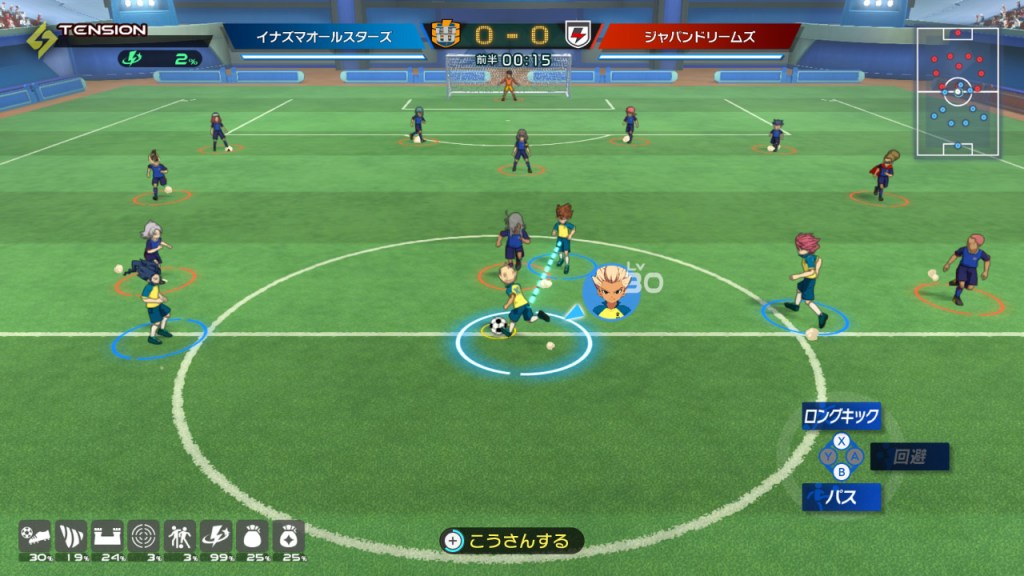Click the lightning bolt swirl icon
The image size is (1024, 576).
pos(216,535)
